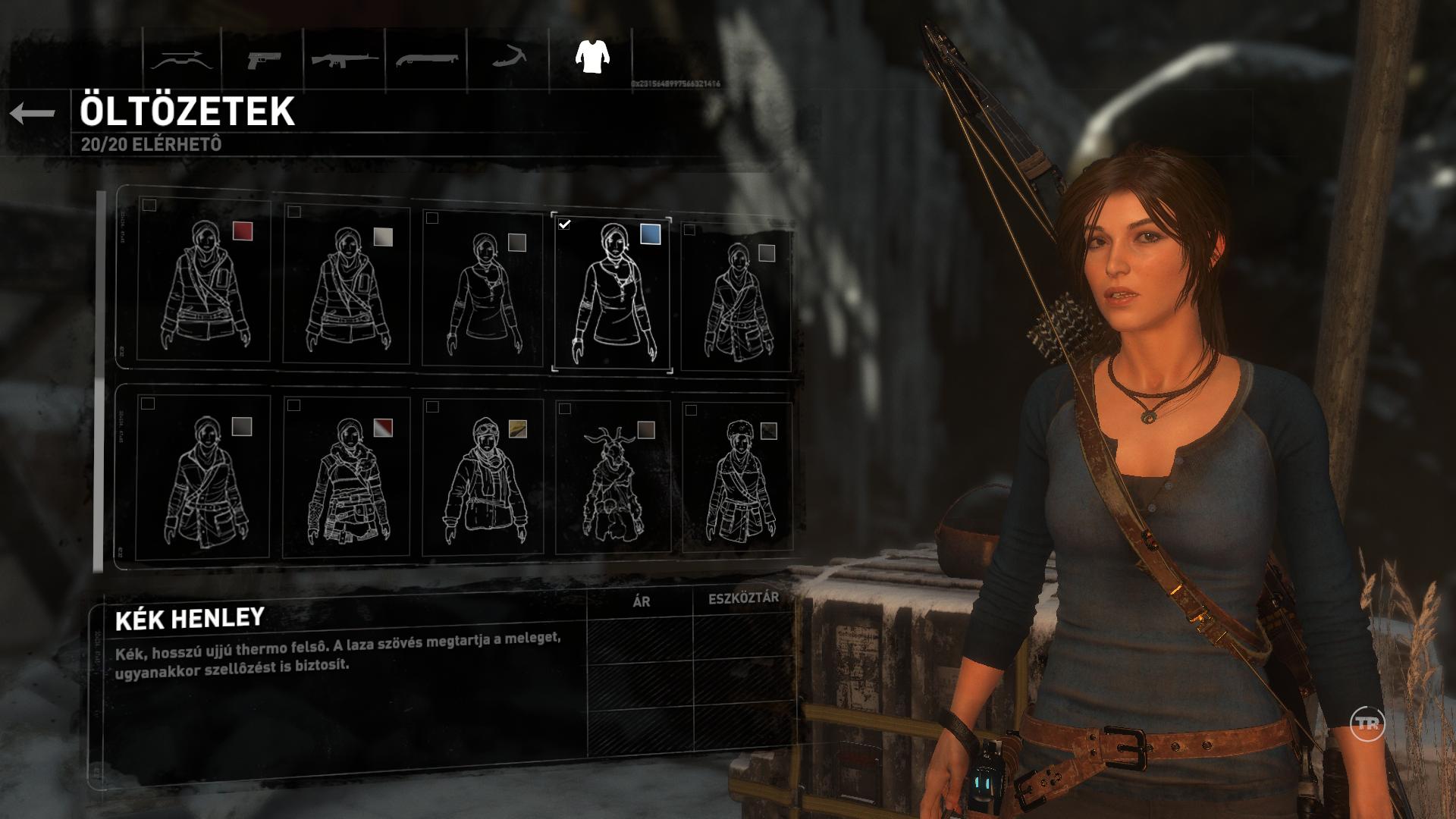
Task: Switch to the bow weapons tab
Action: click(x=178, y=59)
